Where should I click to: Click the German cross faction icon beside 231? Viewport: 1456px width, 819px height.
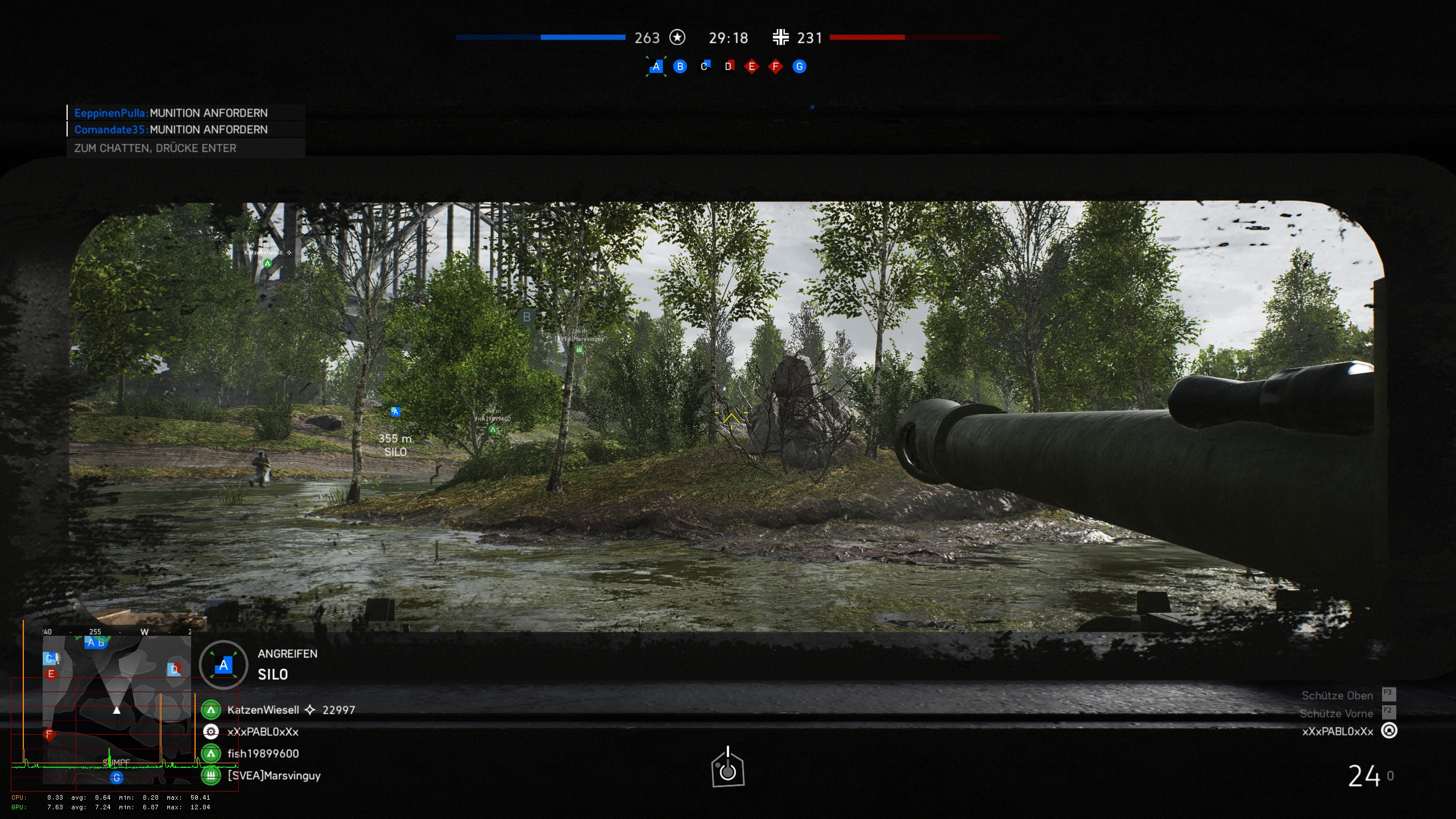781,38
